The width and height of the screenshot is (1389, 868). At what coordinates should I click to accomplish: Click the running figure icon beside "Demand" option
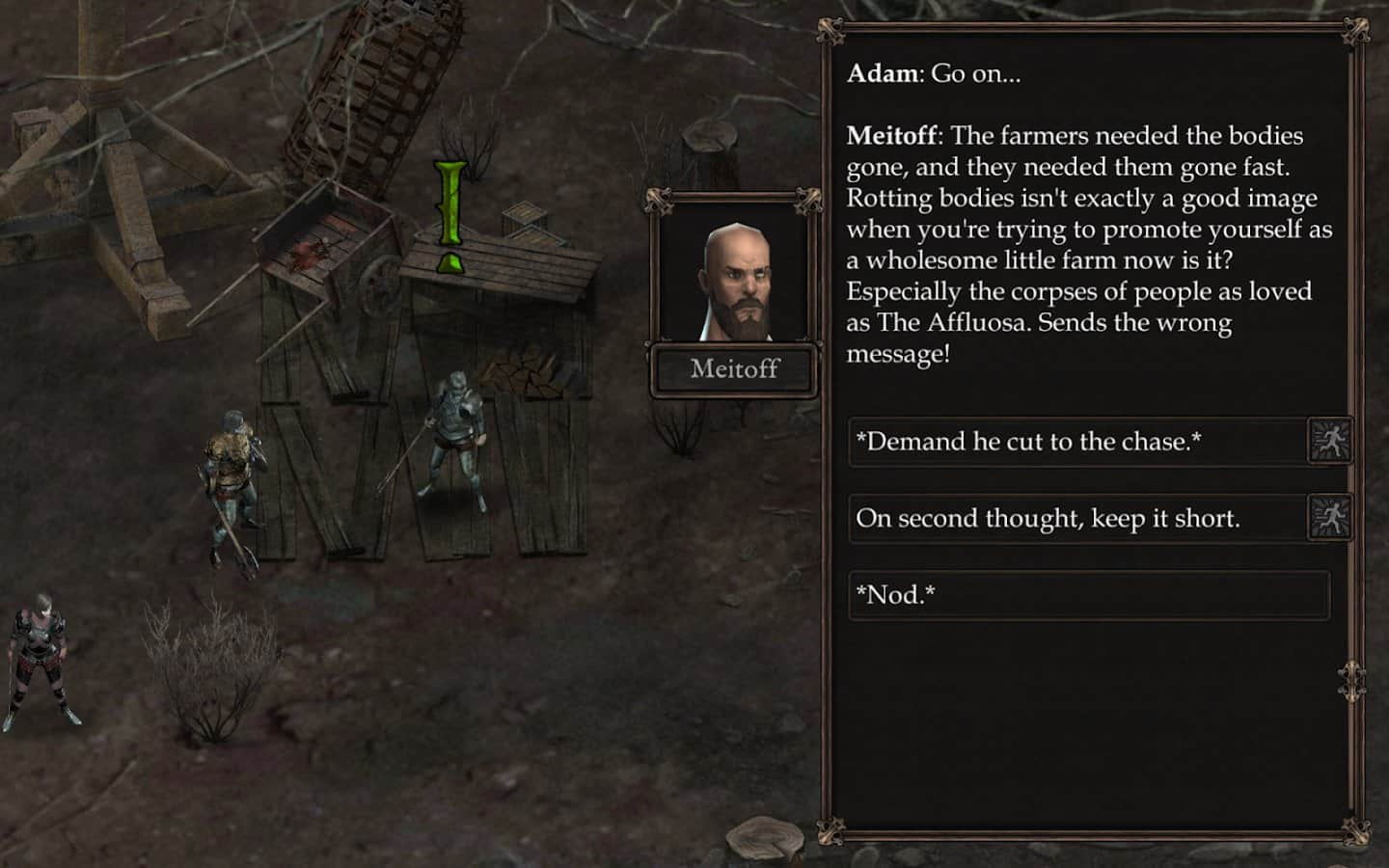click(1329, 441)
